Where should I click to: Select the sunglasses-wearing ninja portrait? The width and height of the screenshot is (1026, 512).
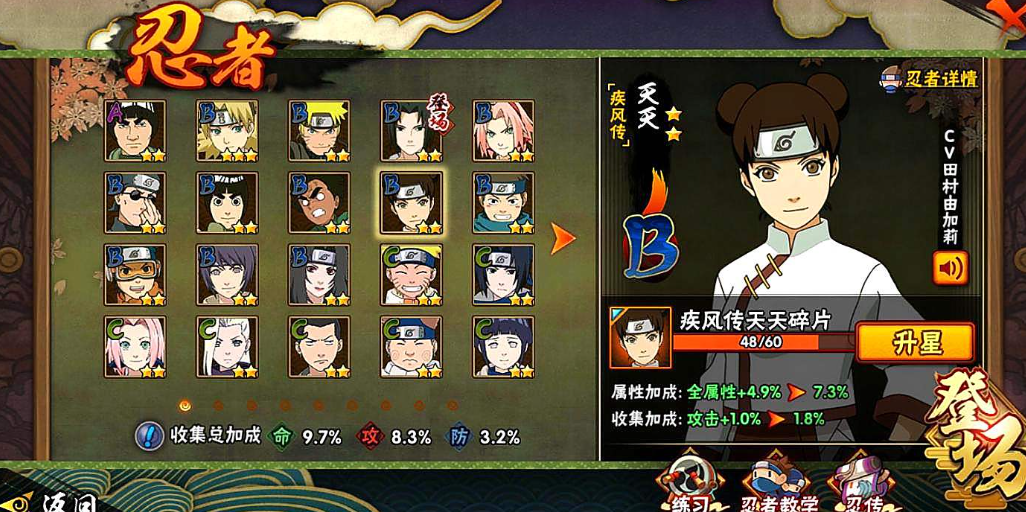coord(135,203)
